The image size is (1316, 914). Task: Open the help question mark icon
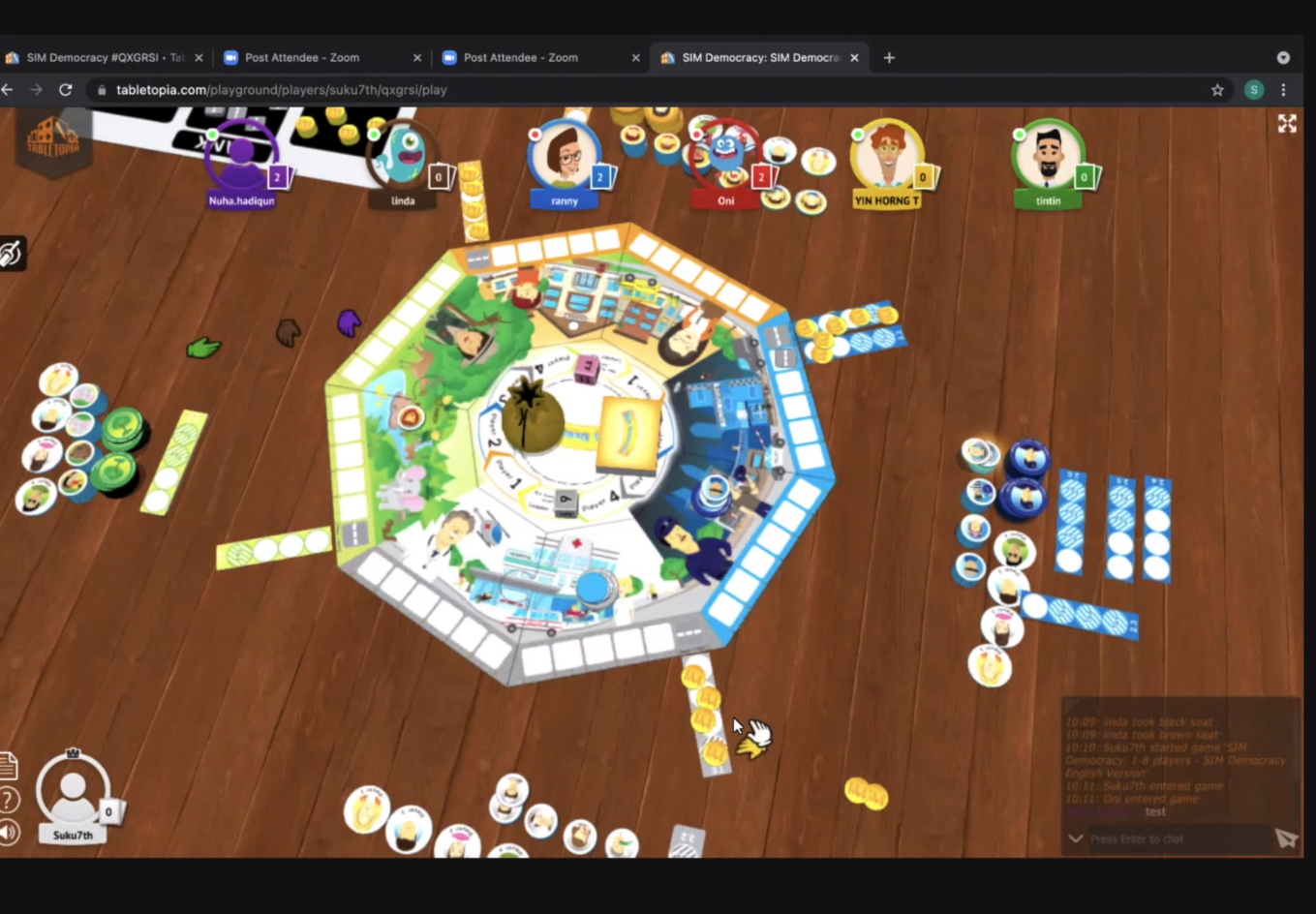pos(8,800)
